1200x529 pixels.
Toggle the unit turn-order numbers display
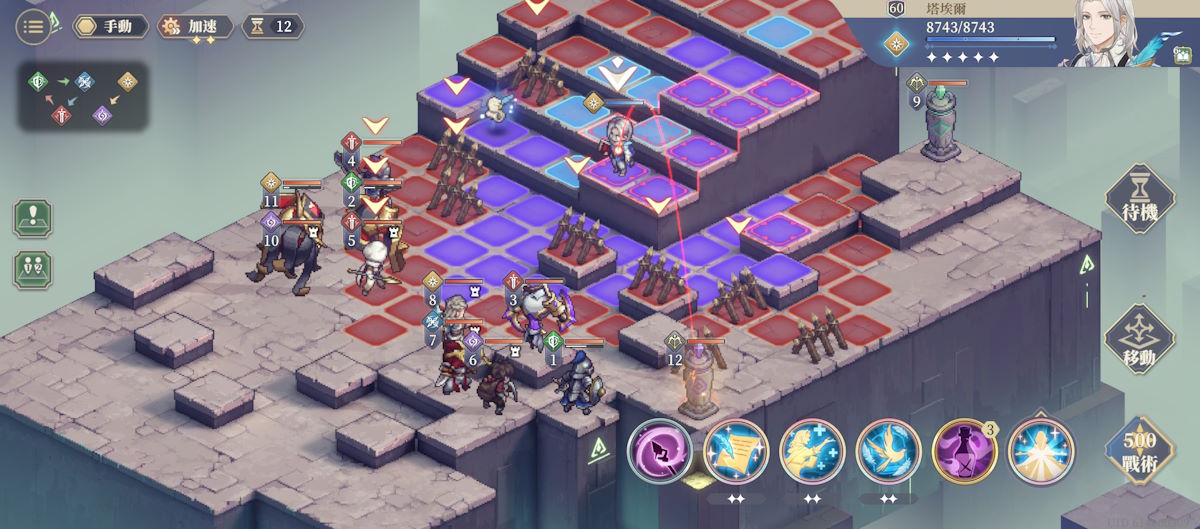[x=33, y=268]
